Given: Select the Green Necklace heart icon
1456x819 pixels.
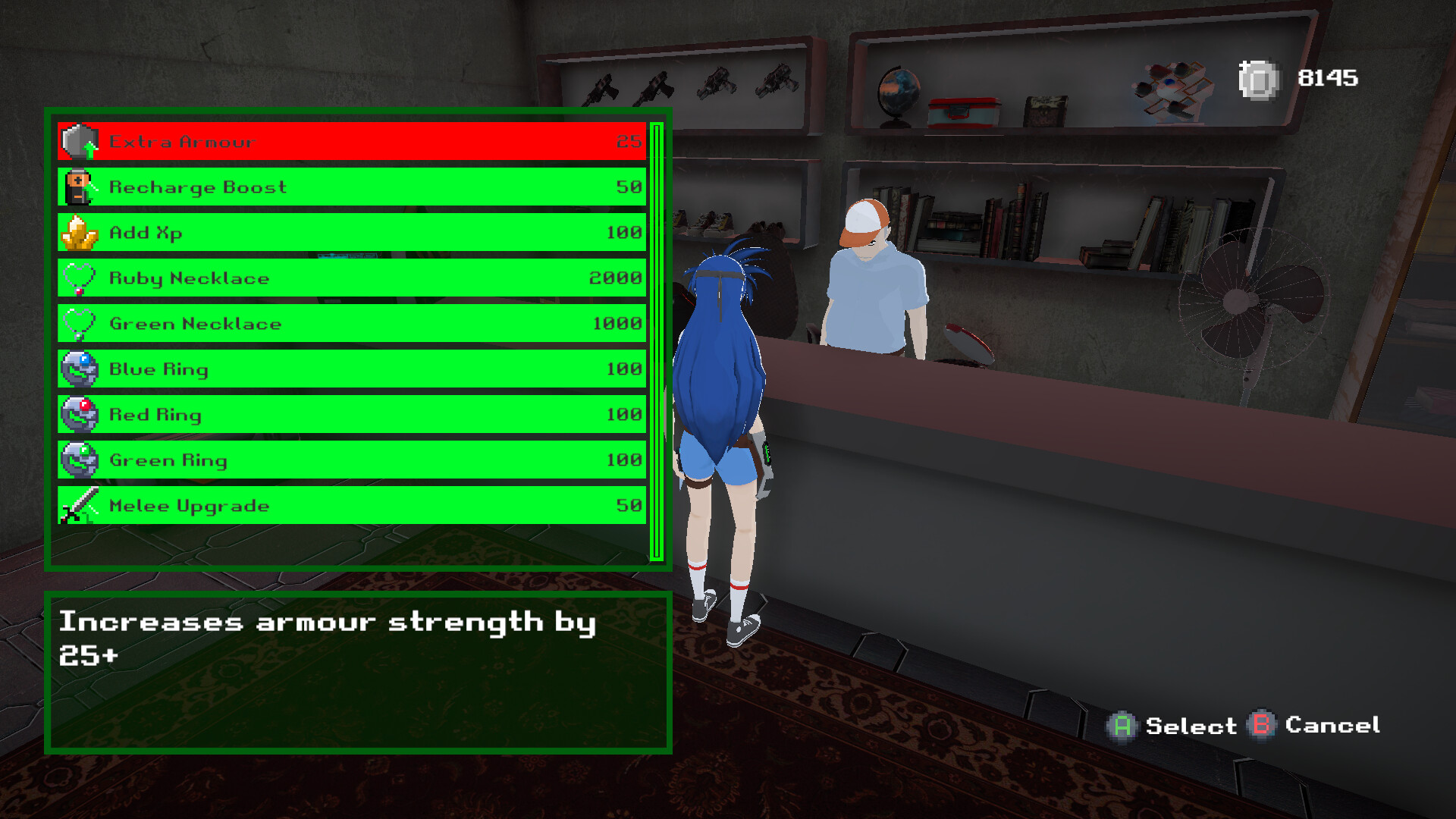Looking at the screenshot, I should click(x=80, y=324).
